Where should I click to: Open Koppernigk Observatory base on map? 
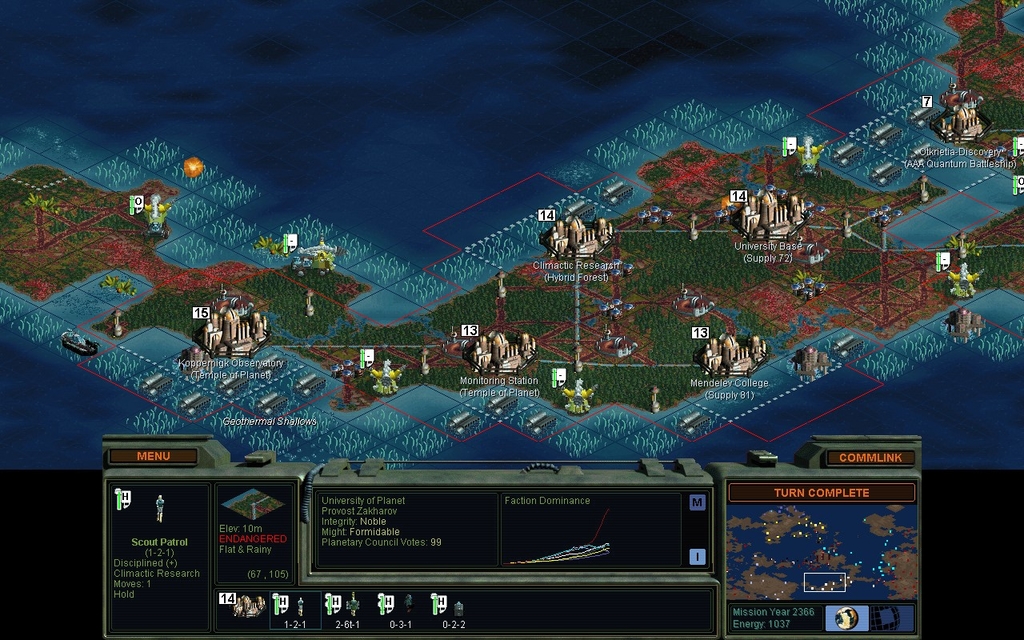[232, 329]
